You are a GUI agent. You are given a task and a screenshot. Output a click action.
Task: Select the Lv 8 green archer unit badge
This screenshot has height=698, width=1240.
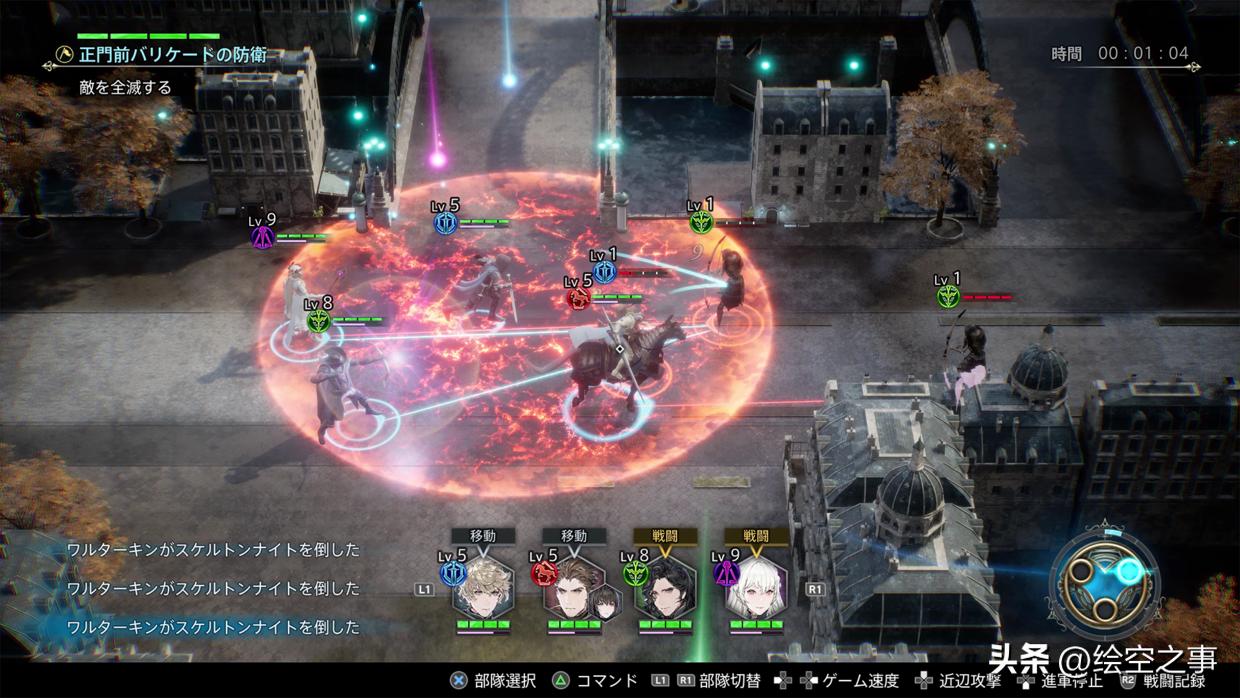319,321
